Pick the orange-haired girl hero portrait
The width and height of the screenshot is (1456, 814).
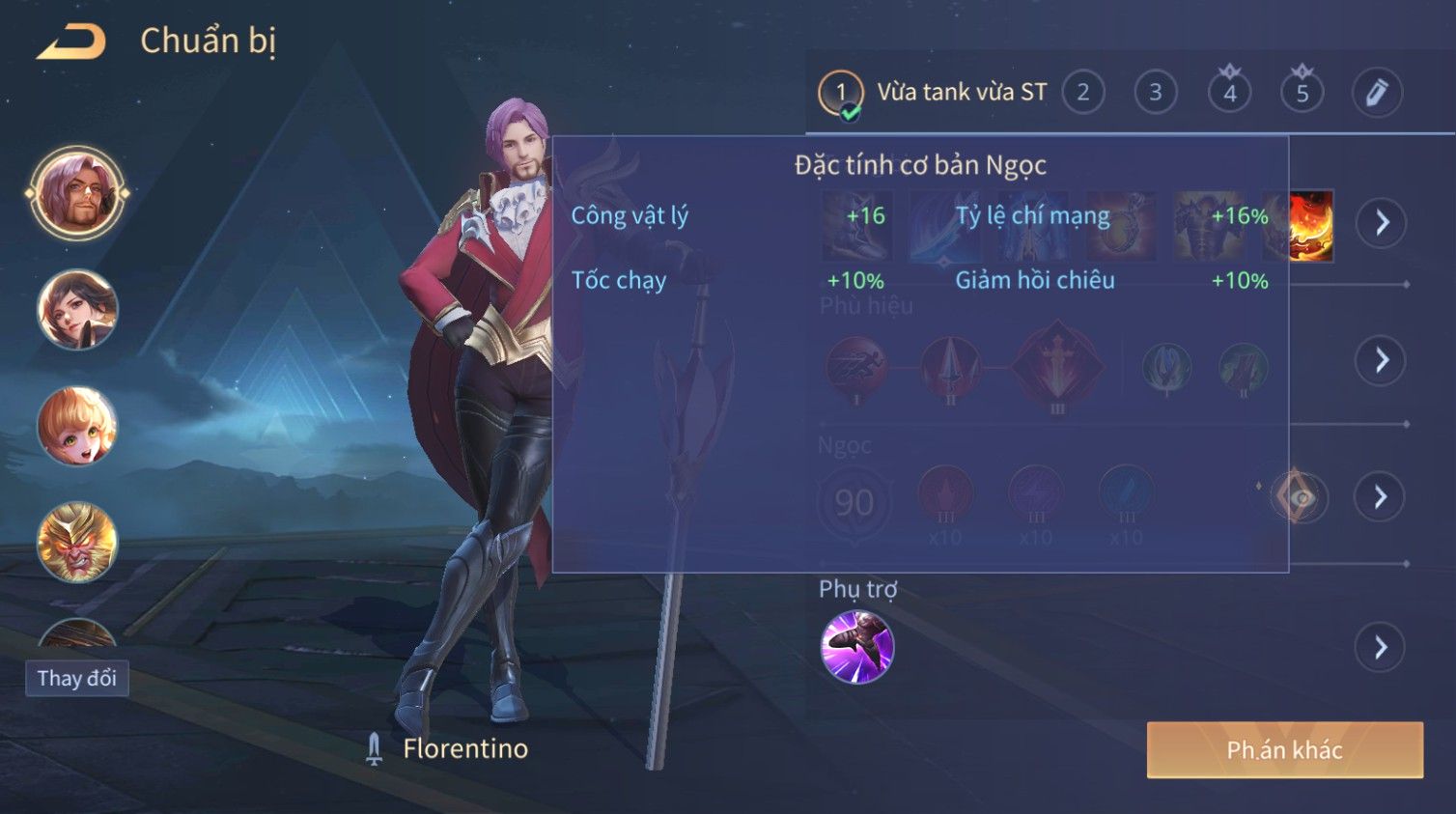pyautogui.click(x=77, y=426)
